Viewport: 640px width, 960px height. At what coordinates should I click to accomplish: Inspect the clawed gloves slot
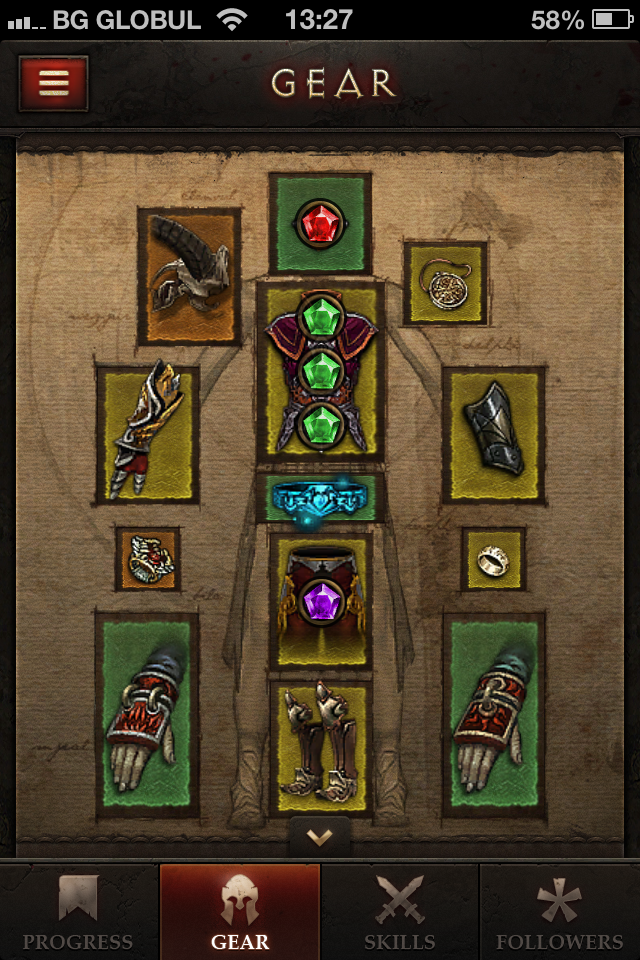pyautogui.click(x=148, y=434)
